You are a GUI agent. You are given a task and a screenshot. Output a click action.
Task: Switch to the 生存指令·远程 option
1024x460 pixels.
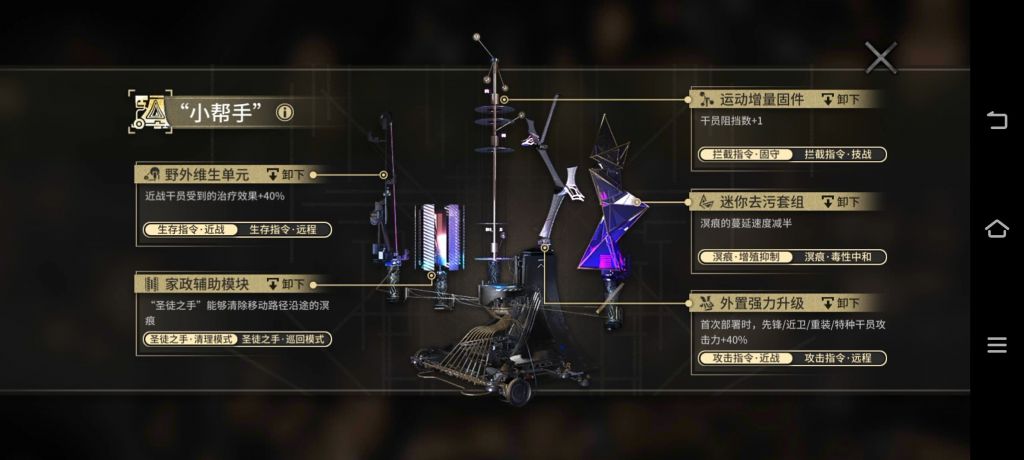(282, 229)
